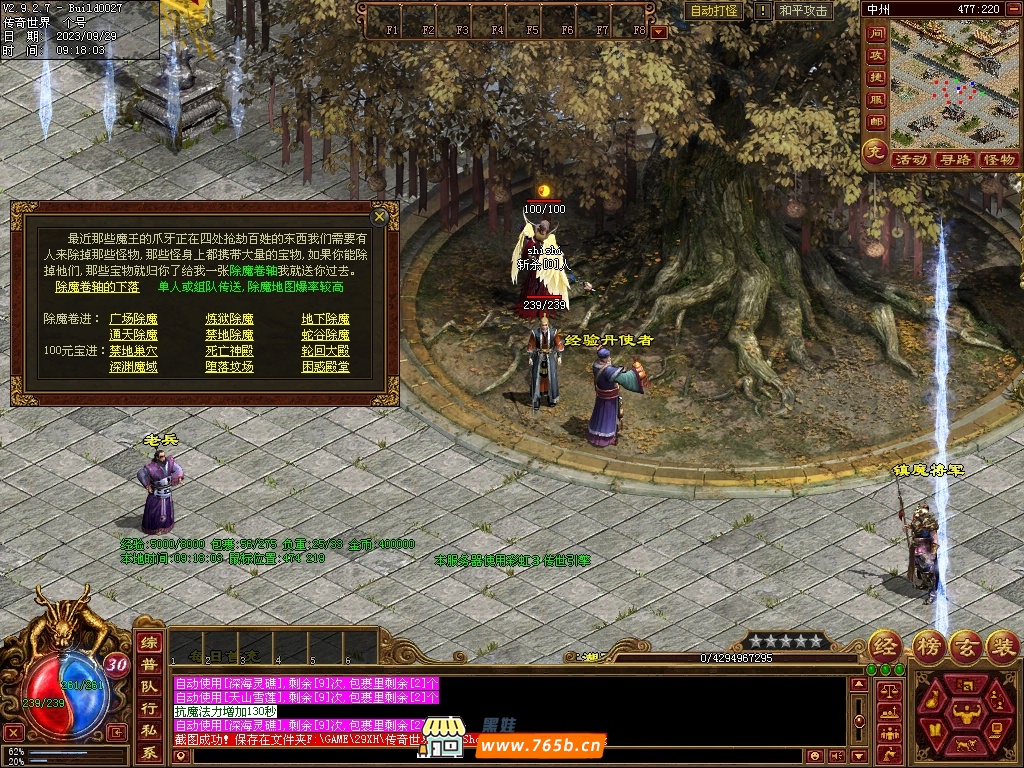This screenshot has height=768, width=1024.
Task: Pick the 深渊魔域 teleport option
Action: point(133,367)
